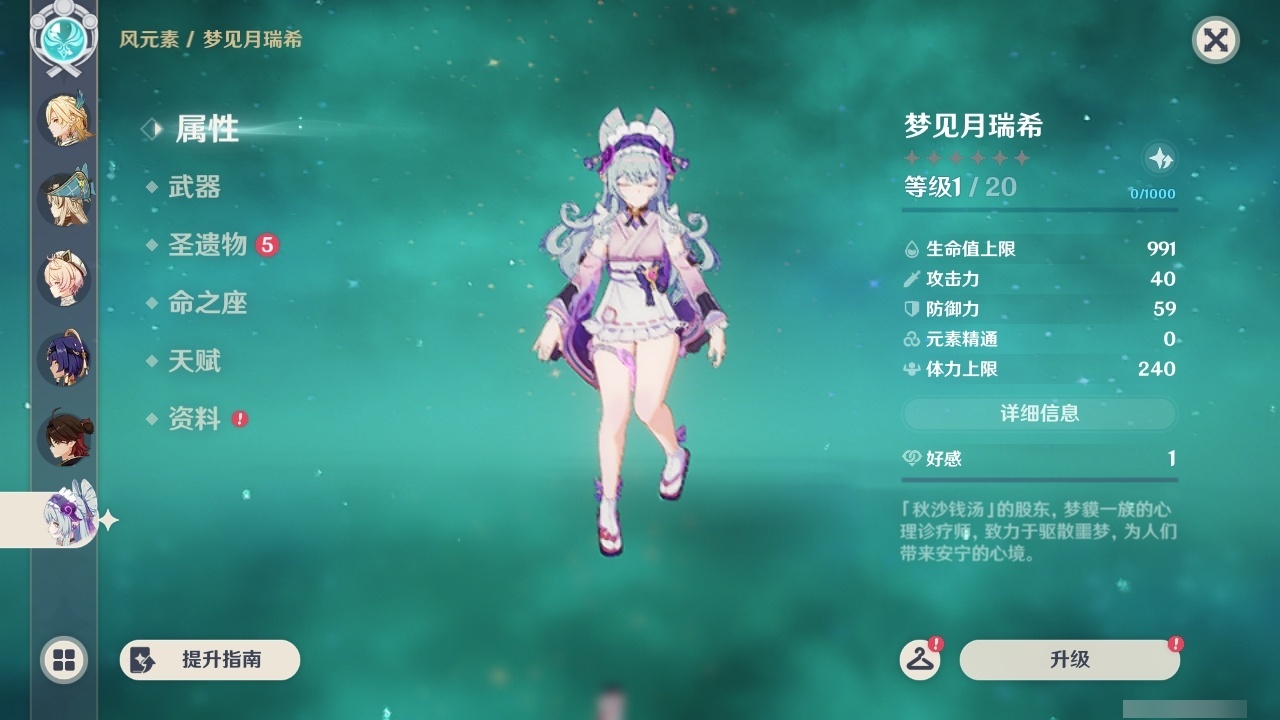The image size is (1280, 720).
Task: Click the sword icon beside 攻击力
Action: pyautogui.click(x=911, y=279)
